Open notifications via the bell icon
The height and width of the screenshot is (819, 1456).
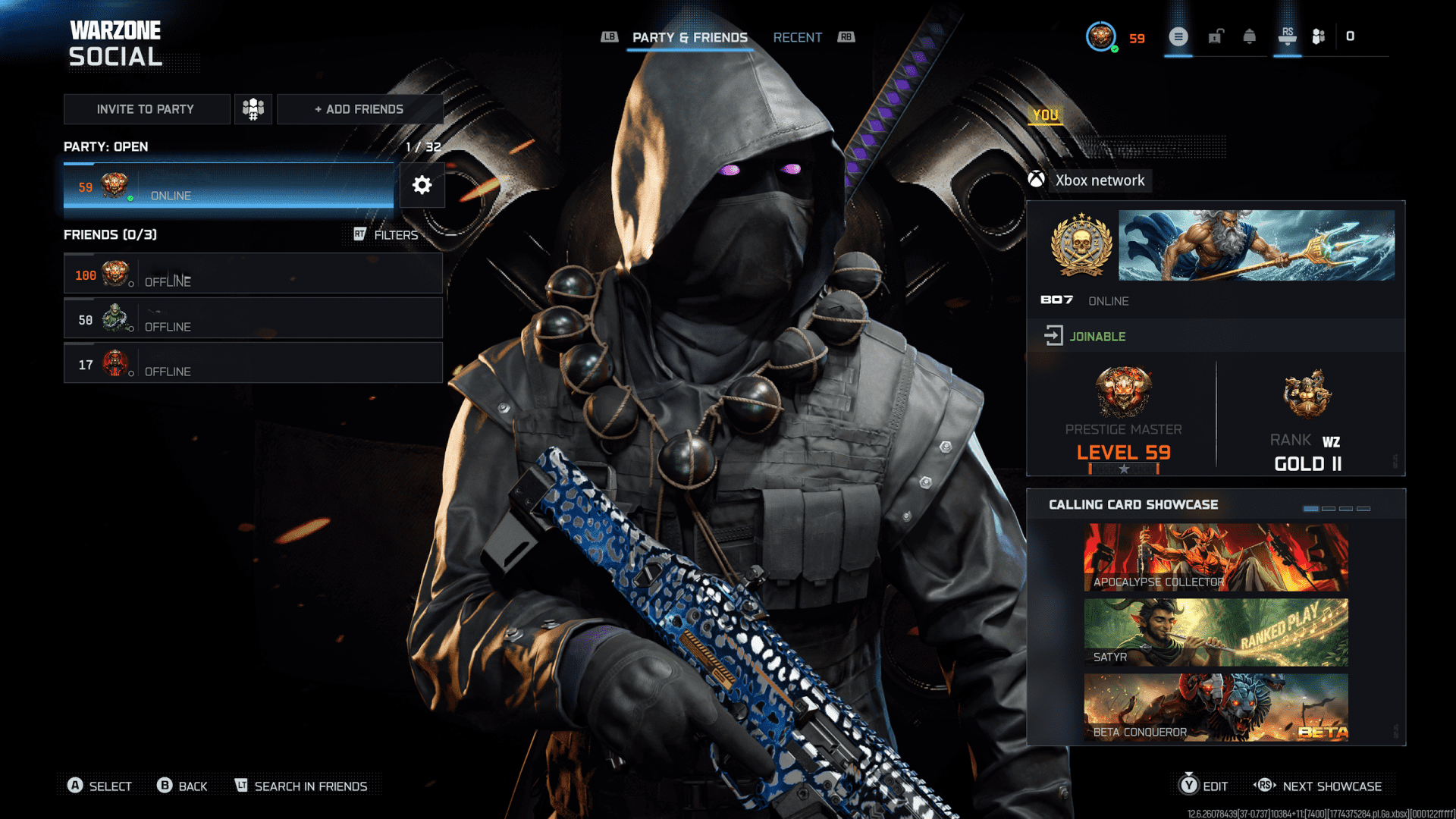[1250, 36]
